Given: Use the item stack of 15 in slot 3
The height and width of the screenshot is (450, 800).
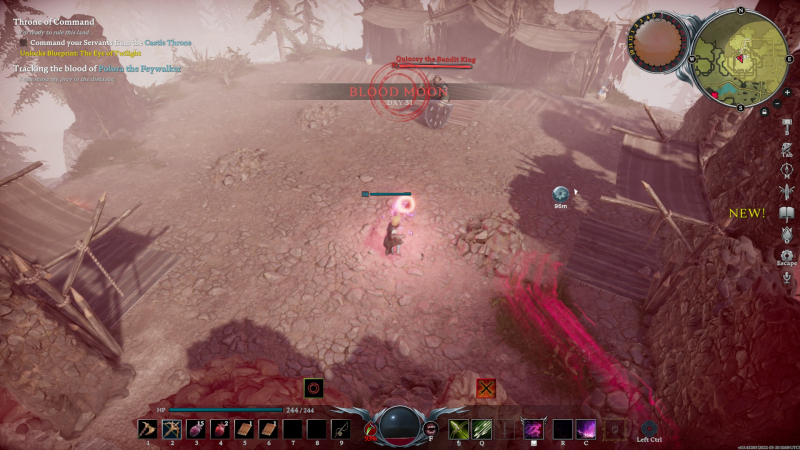Looking at the screenshot, I should pos(196,428).
